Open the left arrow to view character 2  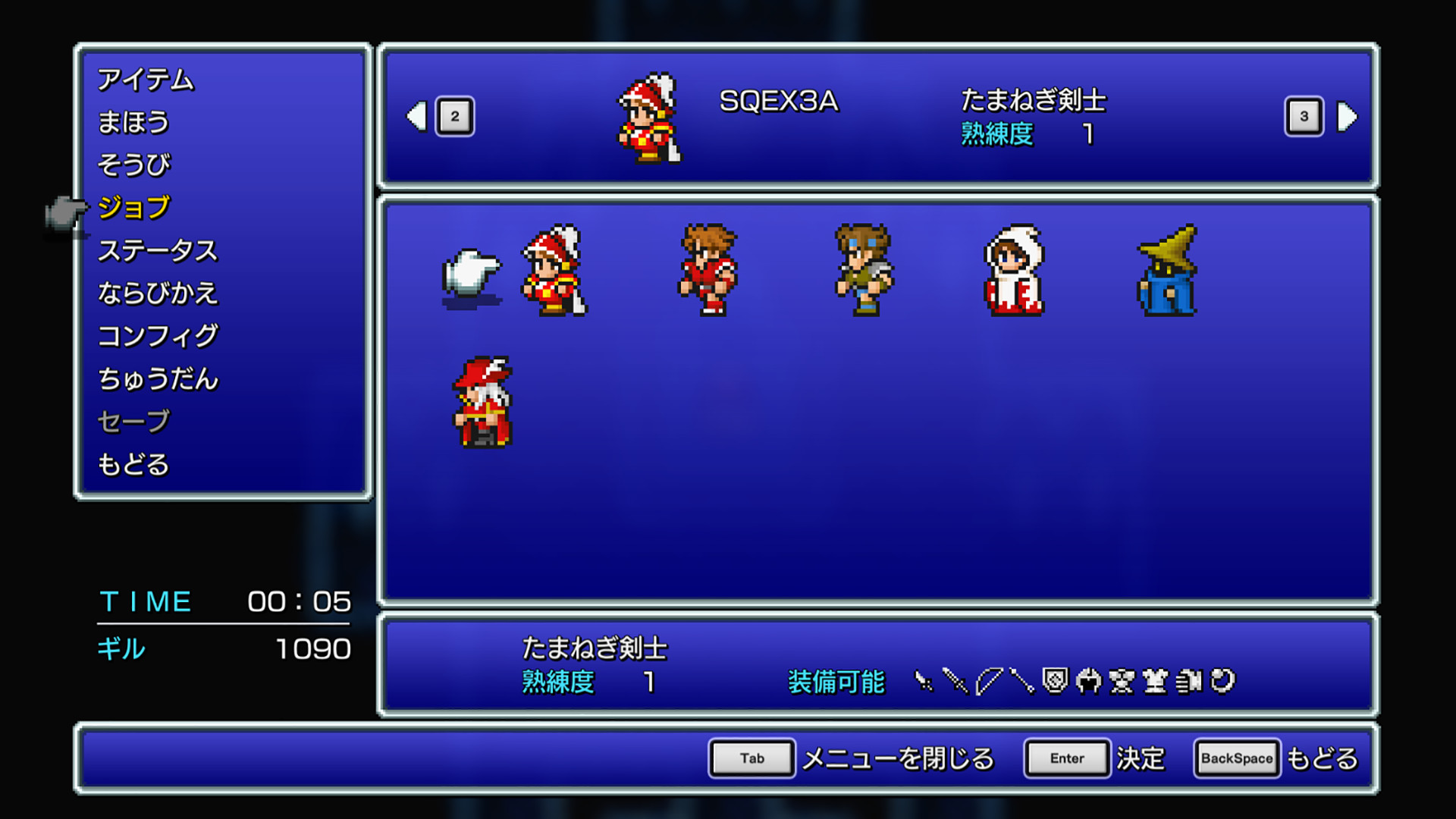[416, 115]
